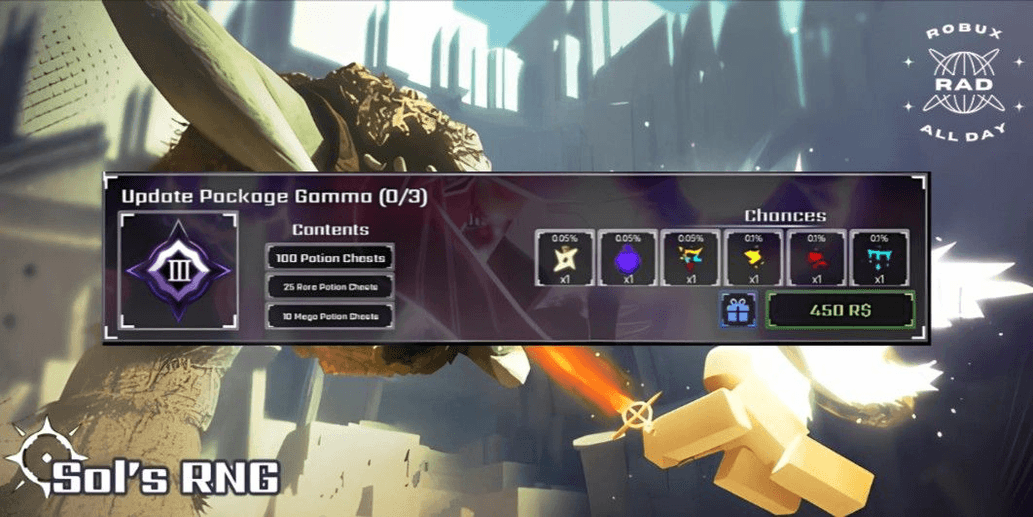Choose the pale four-pointed star reward slot

point(565,259)
